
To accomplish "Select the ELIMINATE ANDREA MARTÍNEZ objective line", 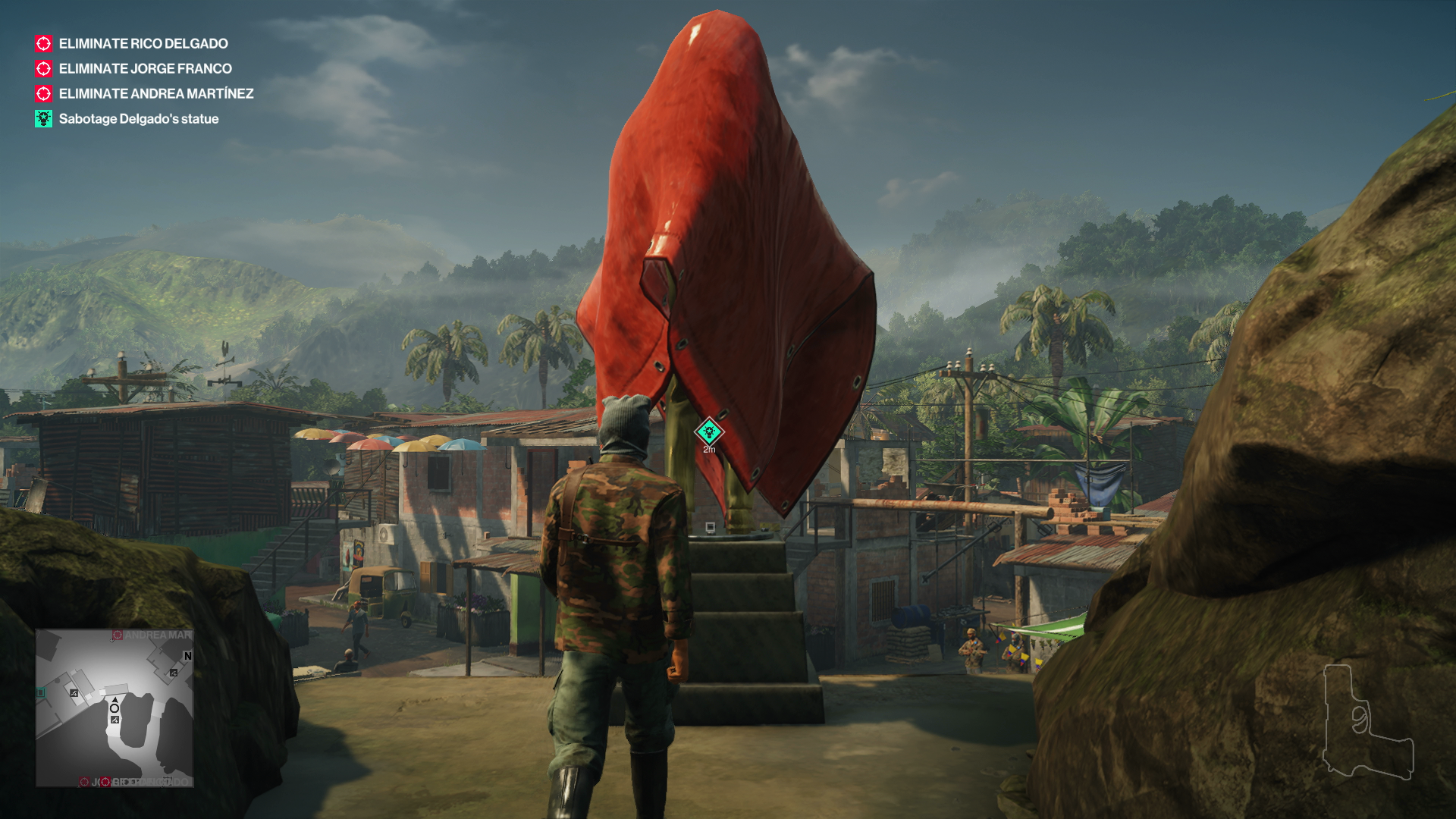I will point(155,93).
